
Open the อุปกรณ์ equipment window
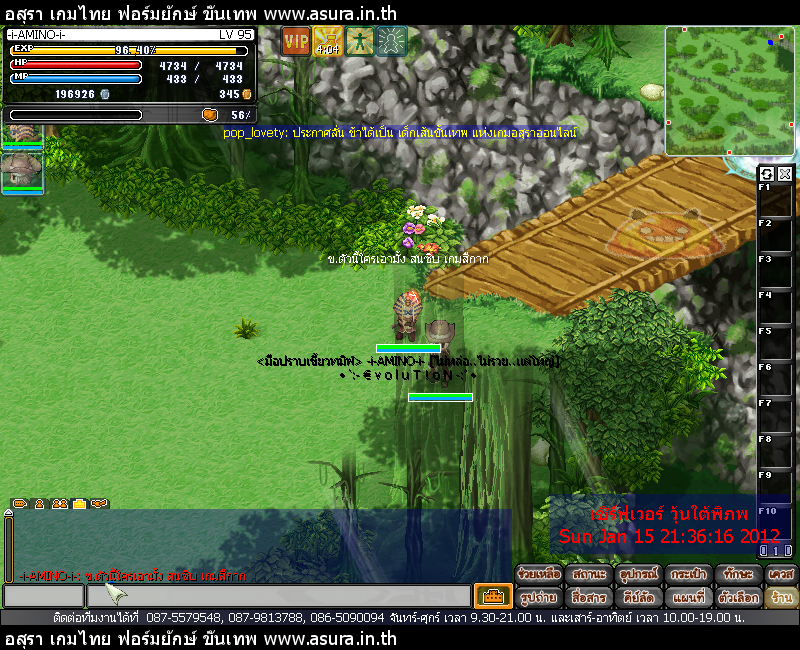click(636, 575)
